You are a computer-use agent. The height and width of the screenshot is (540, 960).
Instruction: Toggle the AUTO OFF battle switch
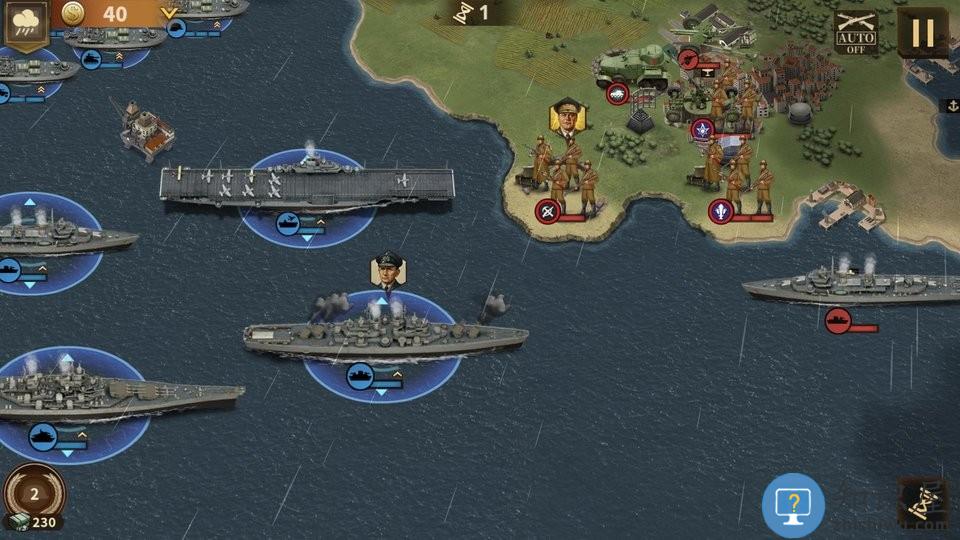click(x=855, y=32)
